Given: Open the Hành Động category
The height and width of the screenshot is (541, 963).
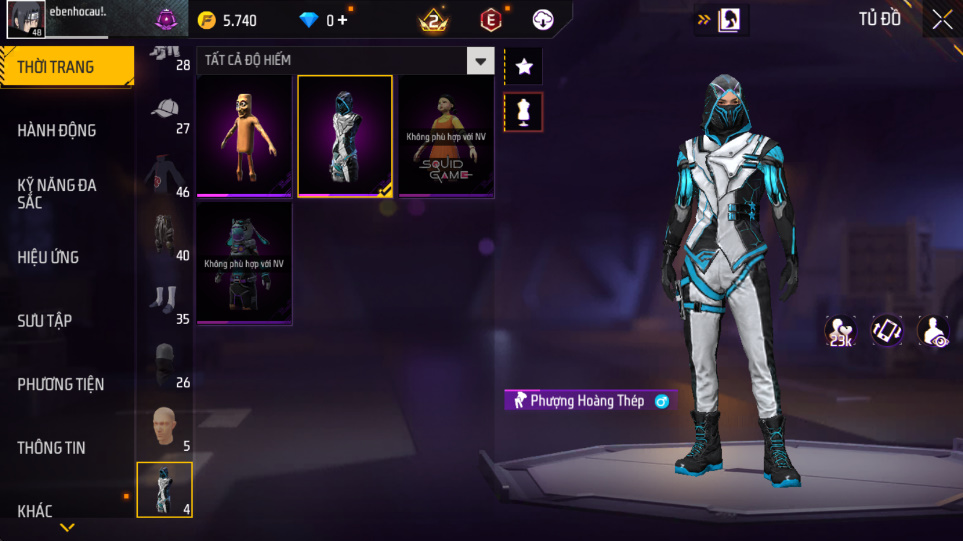Looking at the screenshot, I should (x=57, y=130).
